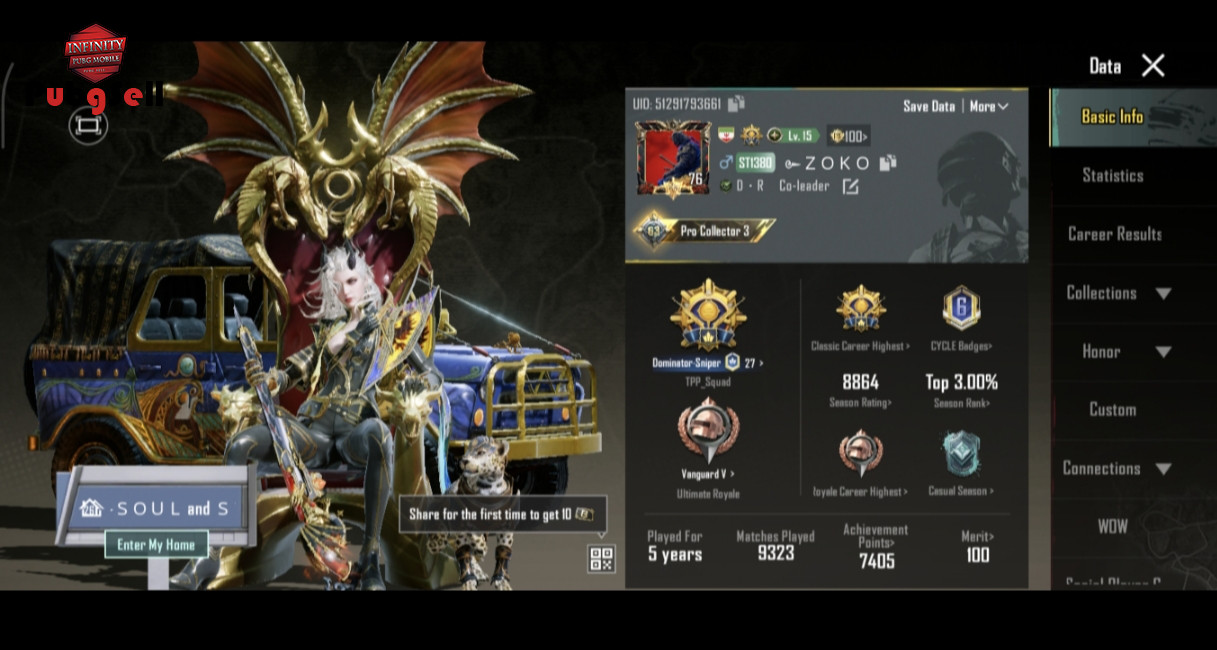1217x650 pixels.
Task: Copy the UID number
Action: (x=737, y=104)
